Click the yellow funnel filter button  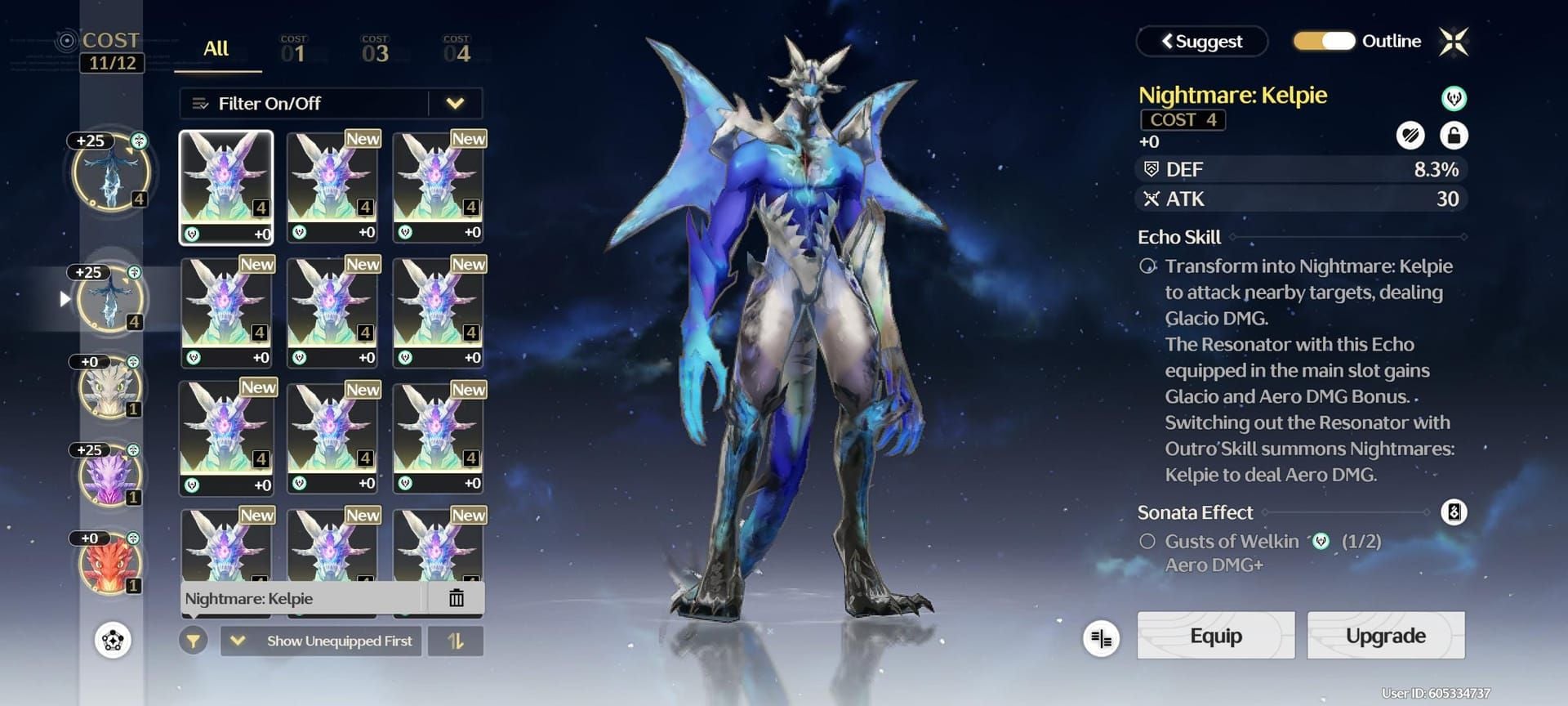tap(194, 641)
